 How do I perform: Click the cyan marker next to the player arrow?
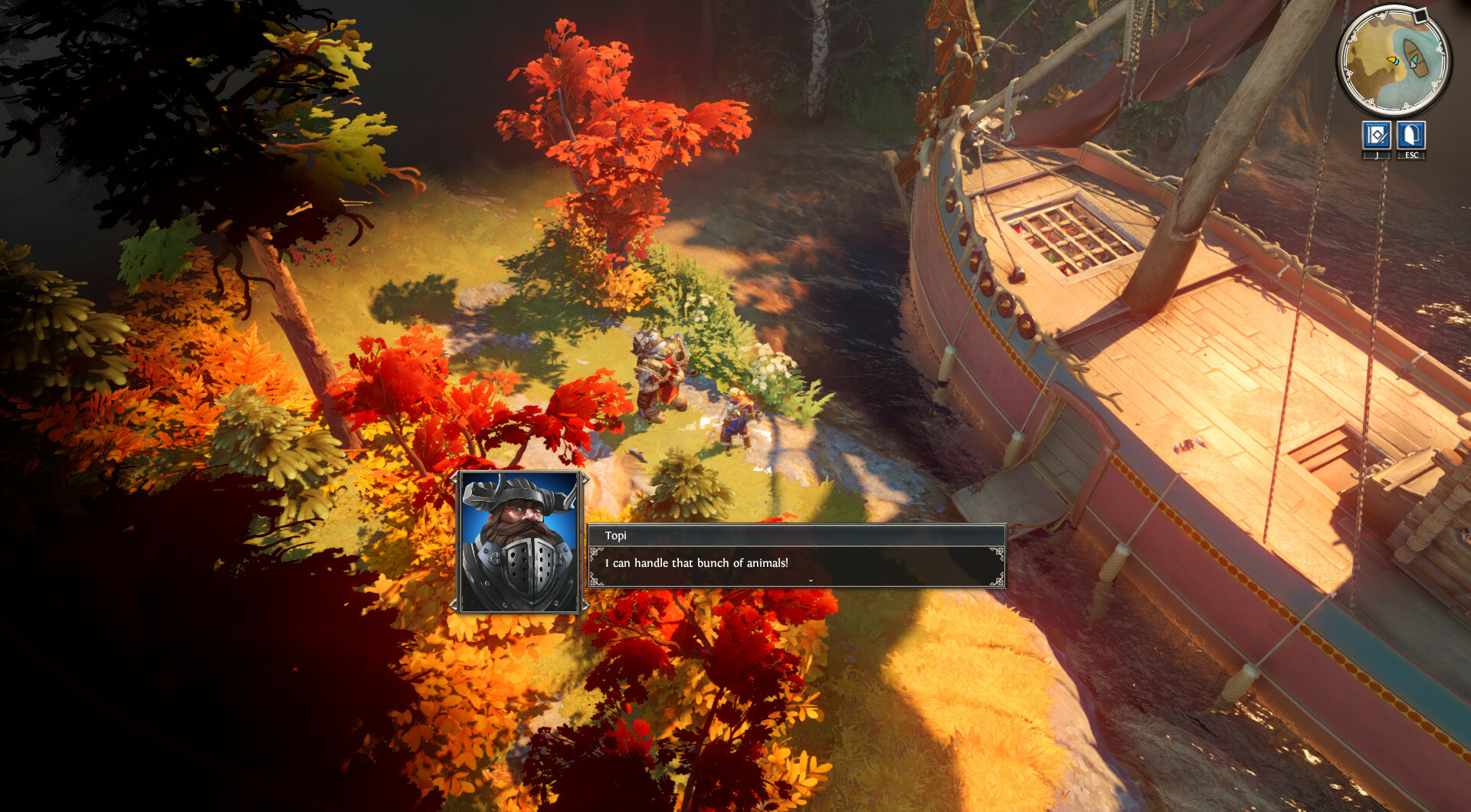click(x=1397, y=62)
